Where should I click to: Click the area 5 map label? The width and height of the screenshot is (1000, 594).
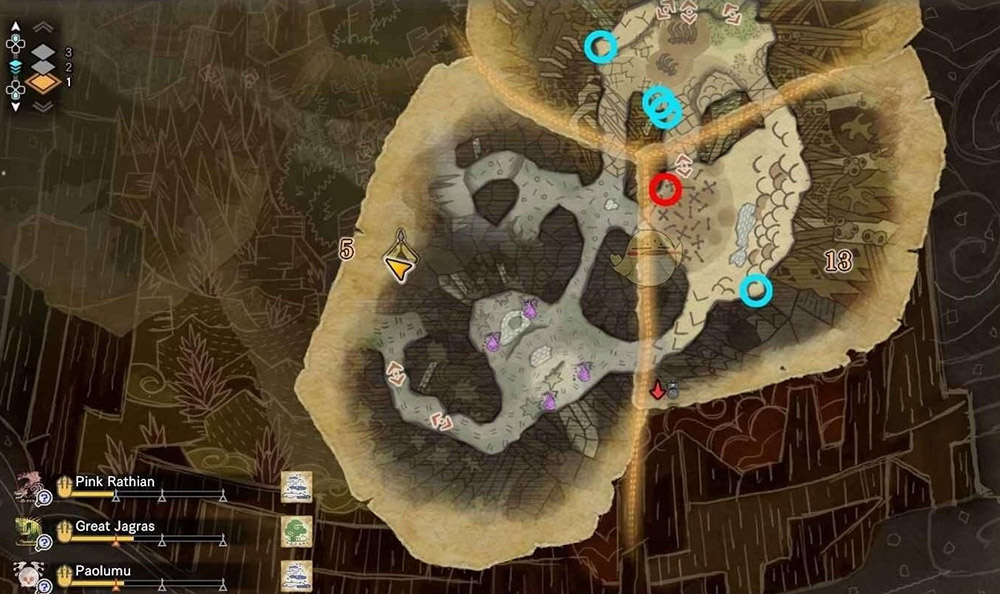click(x=346, y=250)
